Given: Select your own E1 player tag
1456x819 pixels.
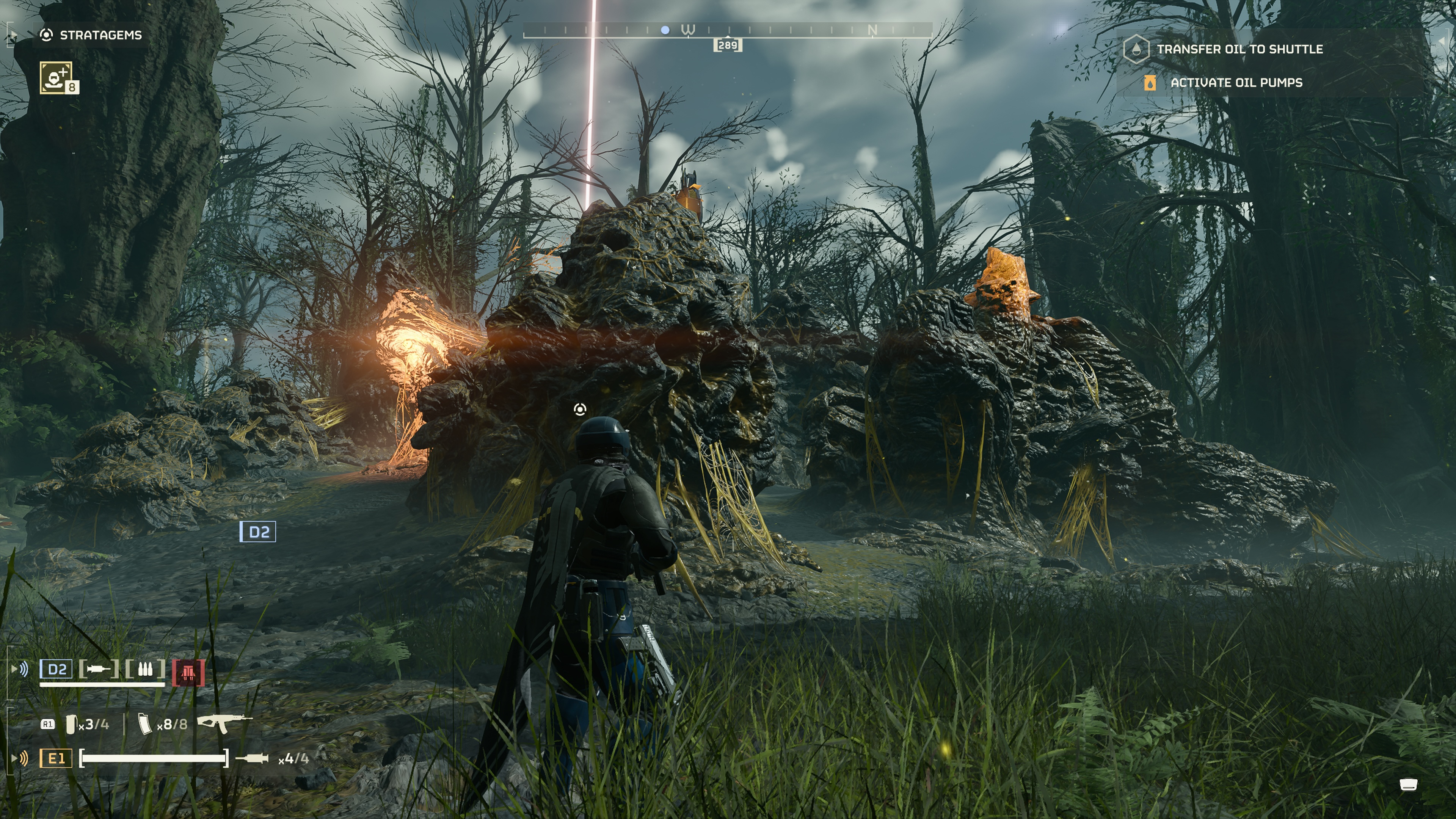Looking at the screenshot, I should click(x=56, y=758).
